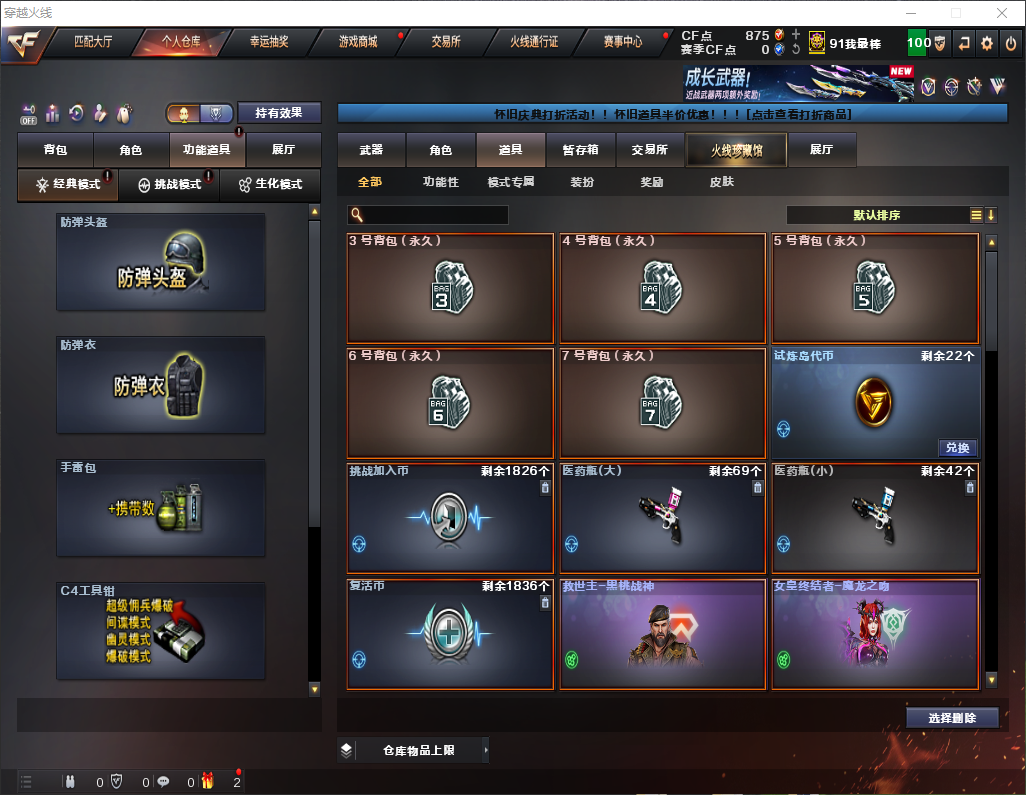Open the 赛事中心 tournament center
The height and width of the screenshot is (795, 1026).
(x=623, y=42)
